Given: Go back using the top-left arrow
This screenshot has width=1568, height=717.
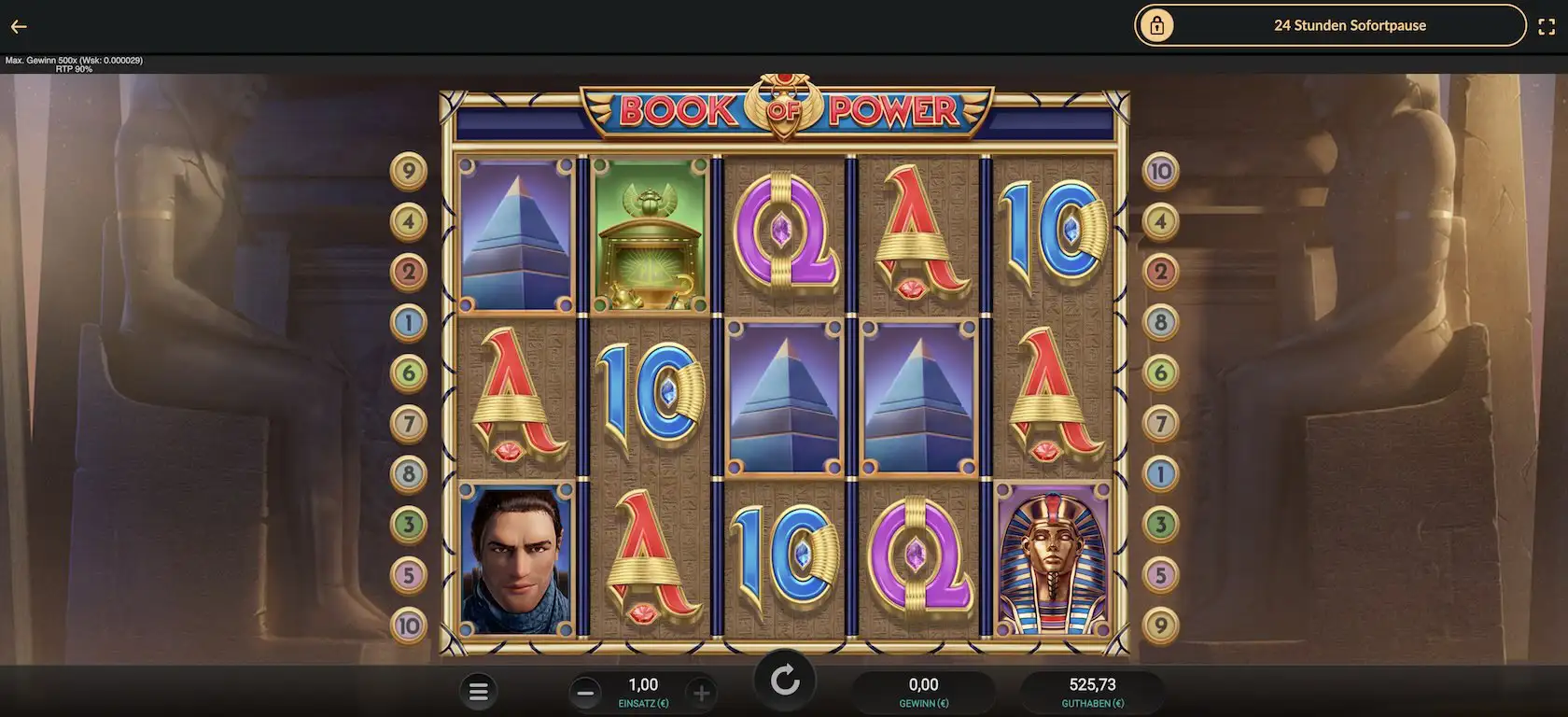Looking at the screenshot, I should click(19, 27).
